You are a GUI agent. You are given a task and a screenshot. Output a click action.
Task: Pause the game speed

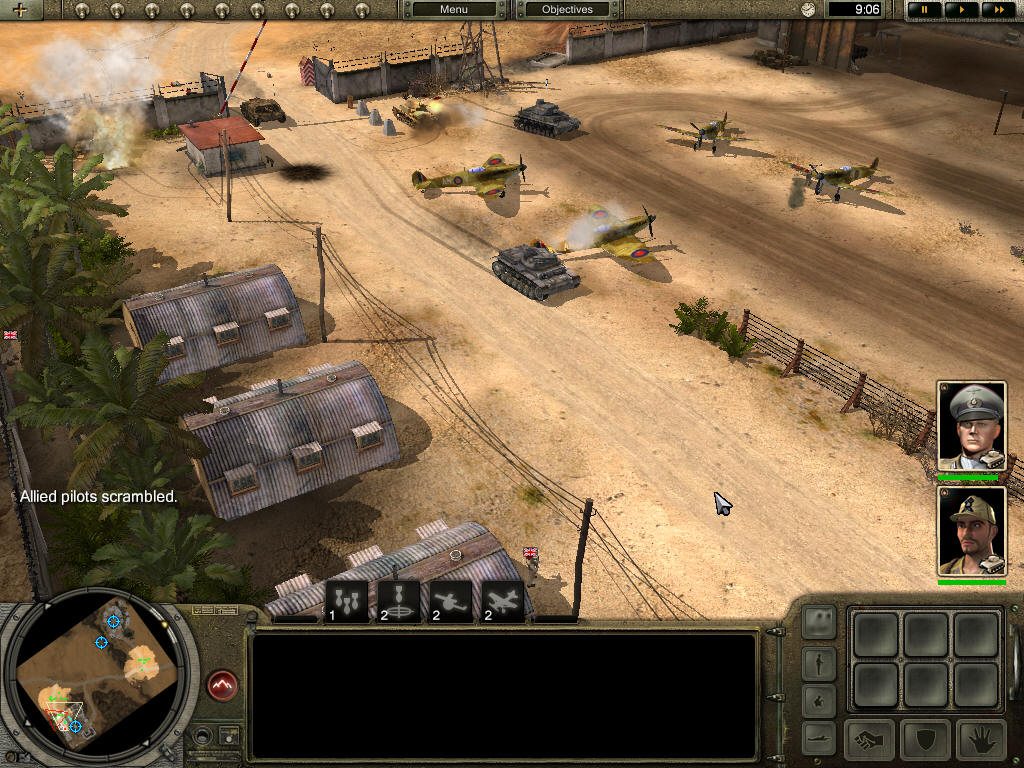click(x=924, y=10)
